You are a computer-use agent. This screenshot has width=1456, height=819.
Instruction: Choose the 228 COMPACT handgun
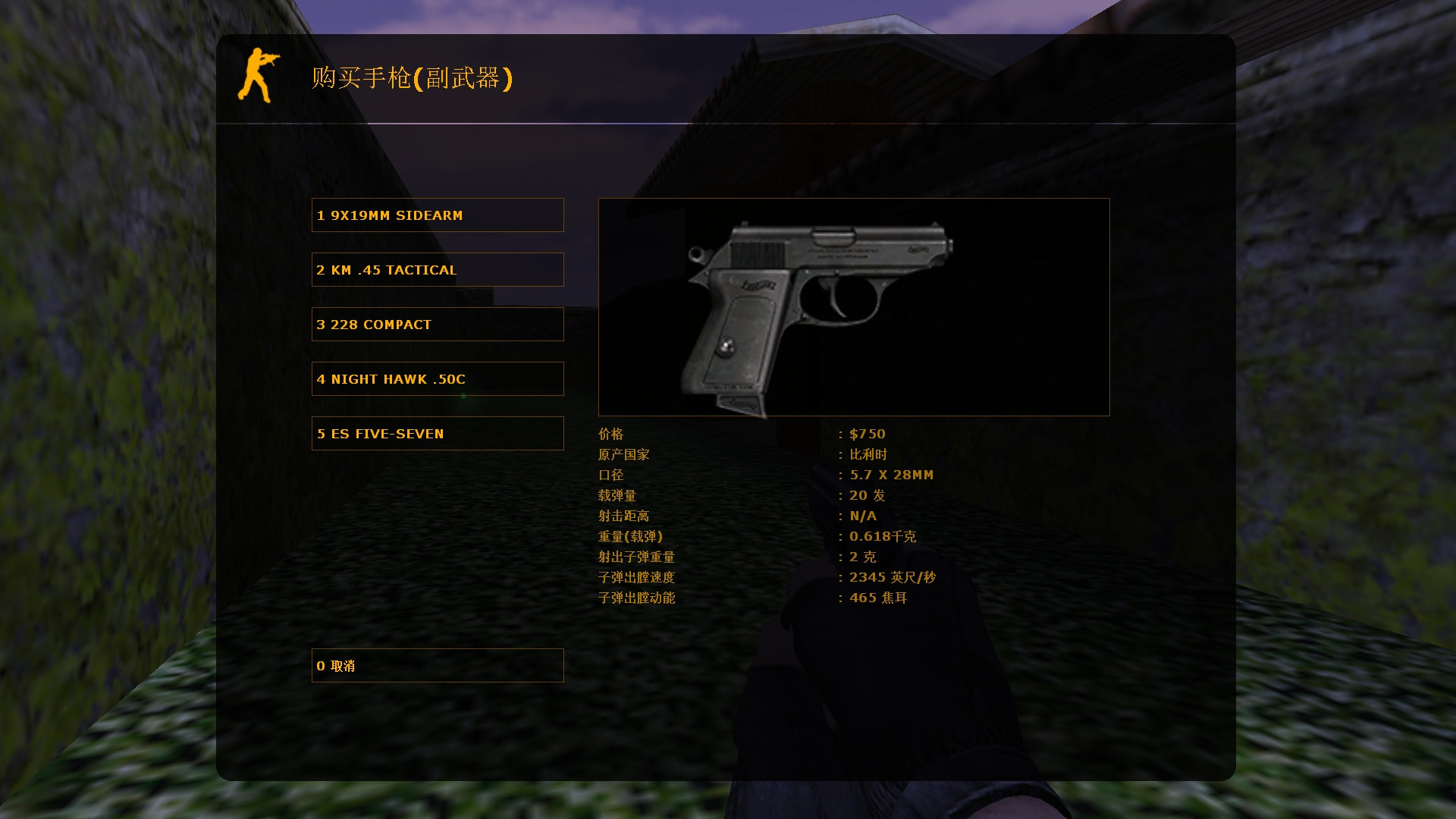[x=437, y=324]
